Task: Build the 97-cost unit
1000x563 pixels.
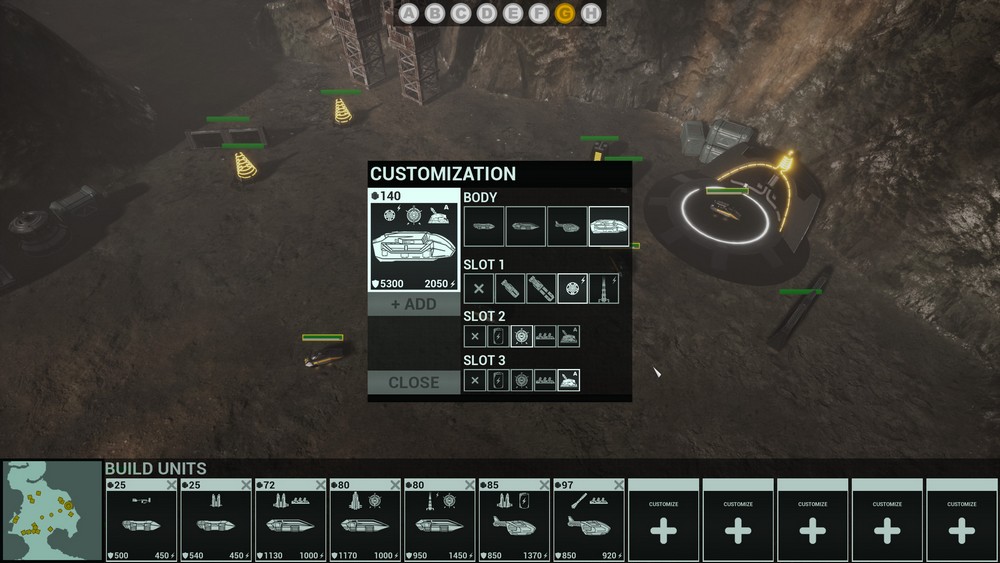Action: 589,520
